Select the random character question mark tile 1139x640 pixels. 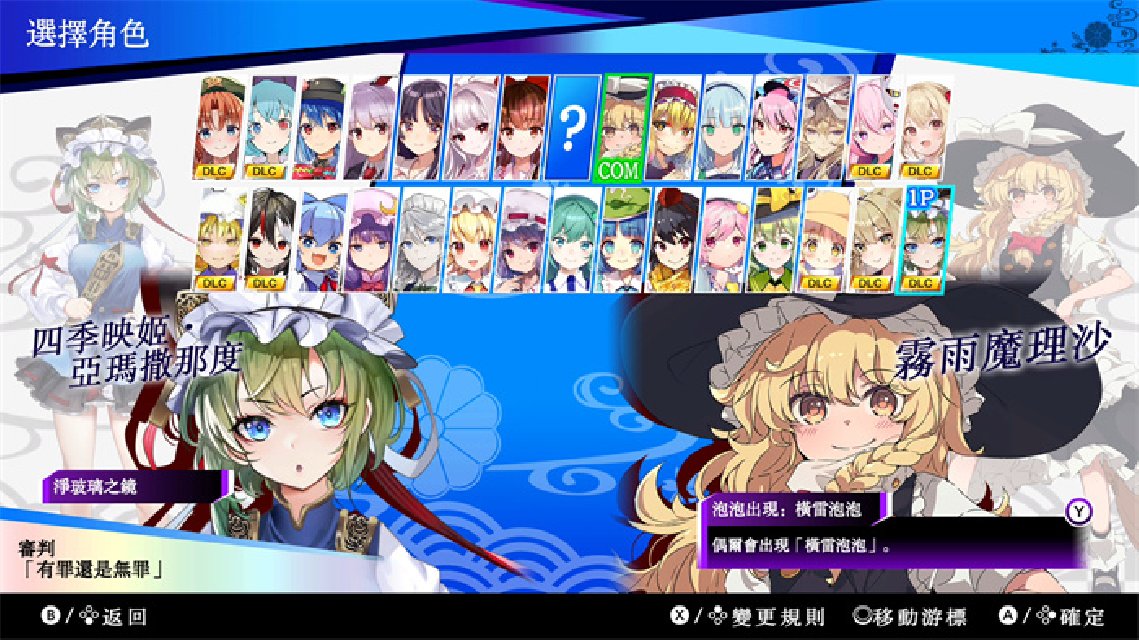(573, 127)
